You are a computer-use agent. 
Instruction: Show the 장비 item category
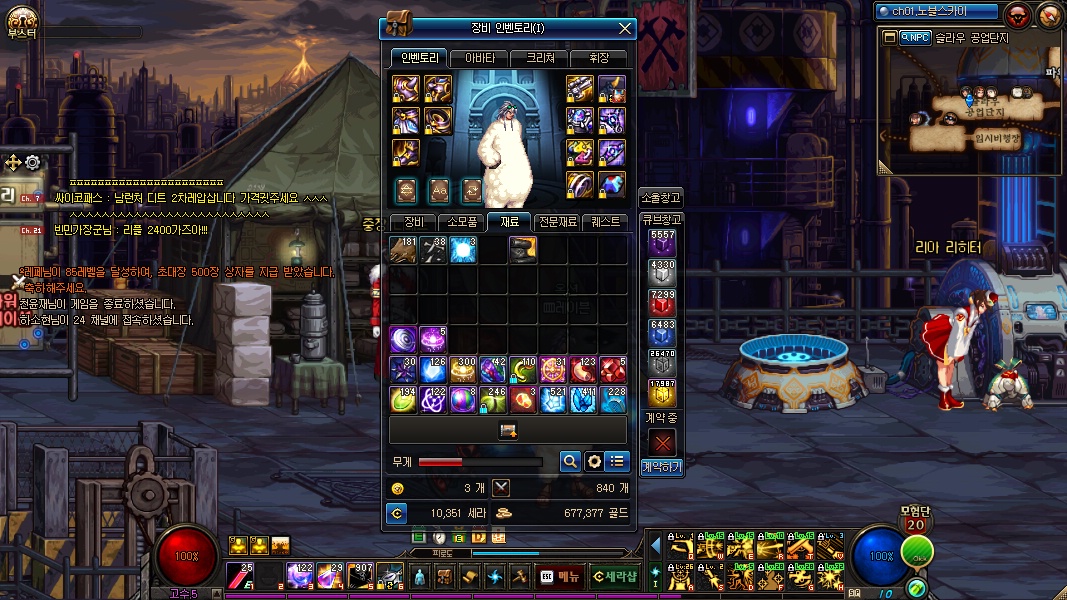413,222
